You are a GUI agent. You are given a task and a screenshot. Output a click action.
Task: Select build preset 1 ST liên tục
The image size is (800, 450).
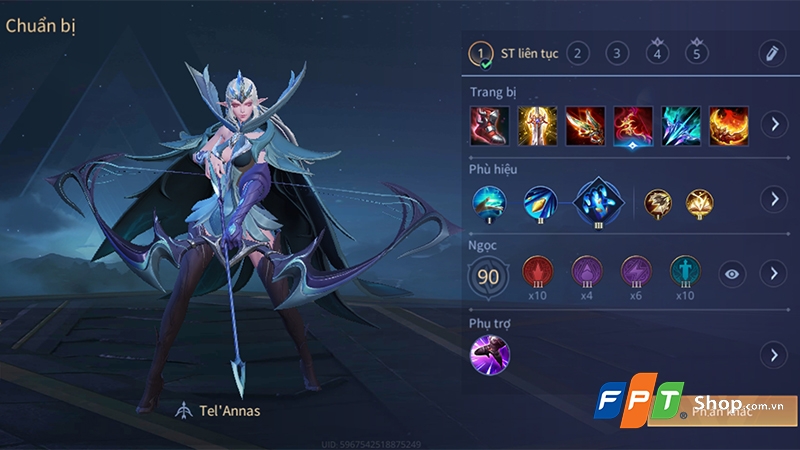point(482,53)
